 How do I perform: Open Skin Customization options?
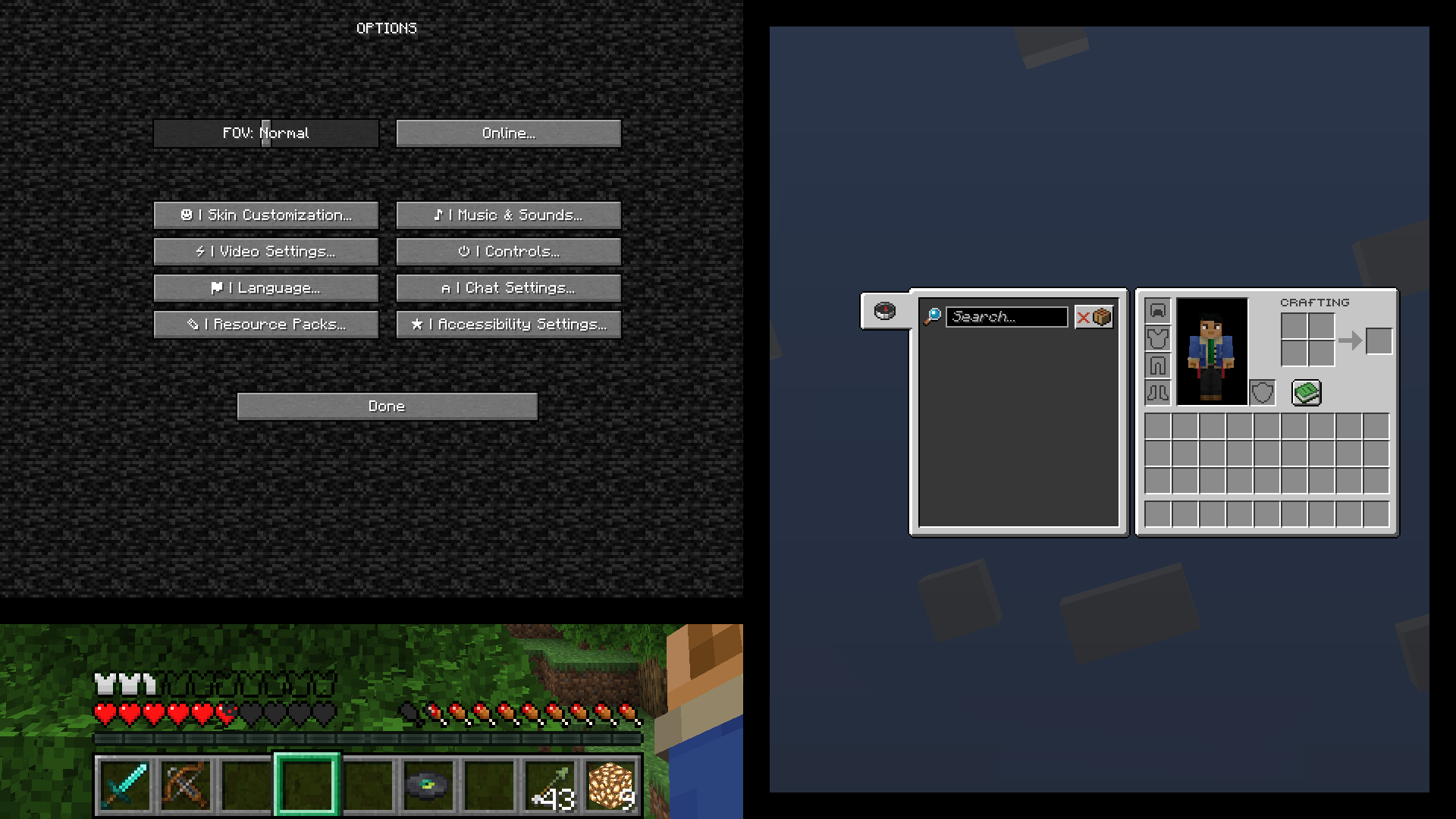(266, 215)
